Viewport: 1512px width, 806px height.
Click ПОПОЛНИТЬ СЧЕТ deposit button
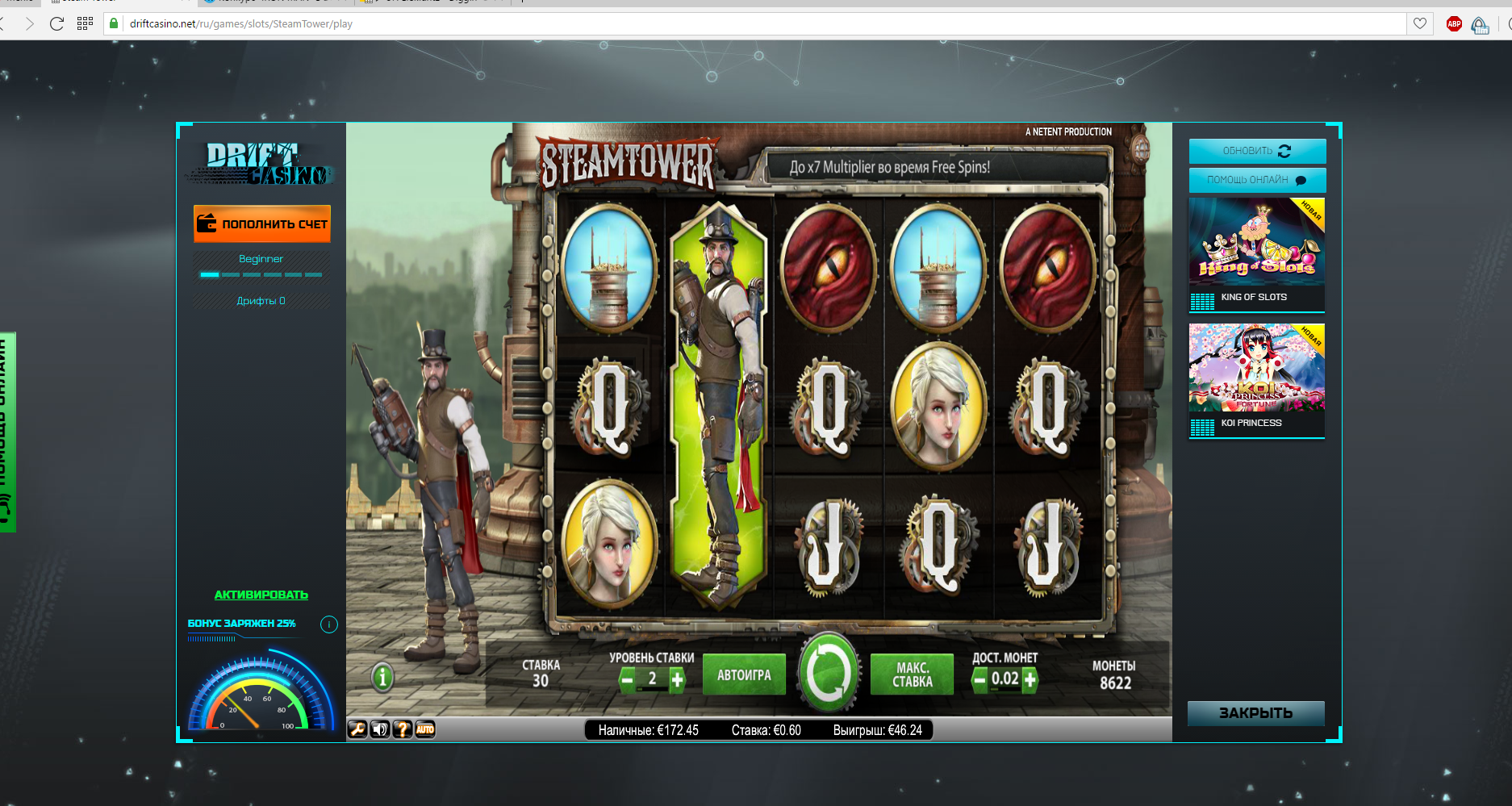click(262, 223)
